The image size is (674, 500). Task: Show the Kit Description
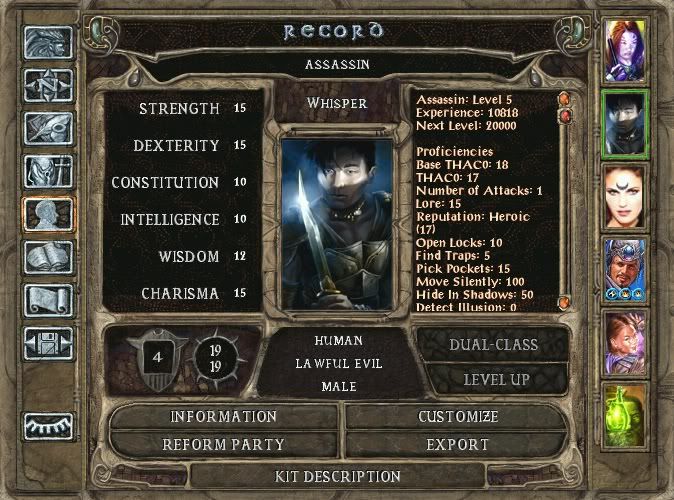click(337, 476)
